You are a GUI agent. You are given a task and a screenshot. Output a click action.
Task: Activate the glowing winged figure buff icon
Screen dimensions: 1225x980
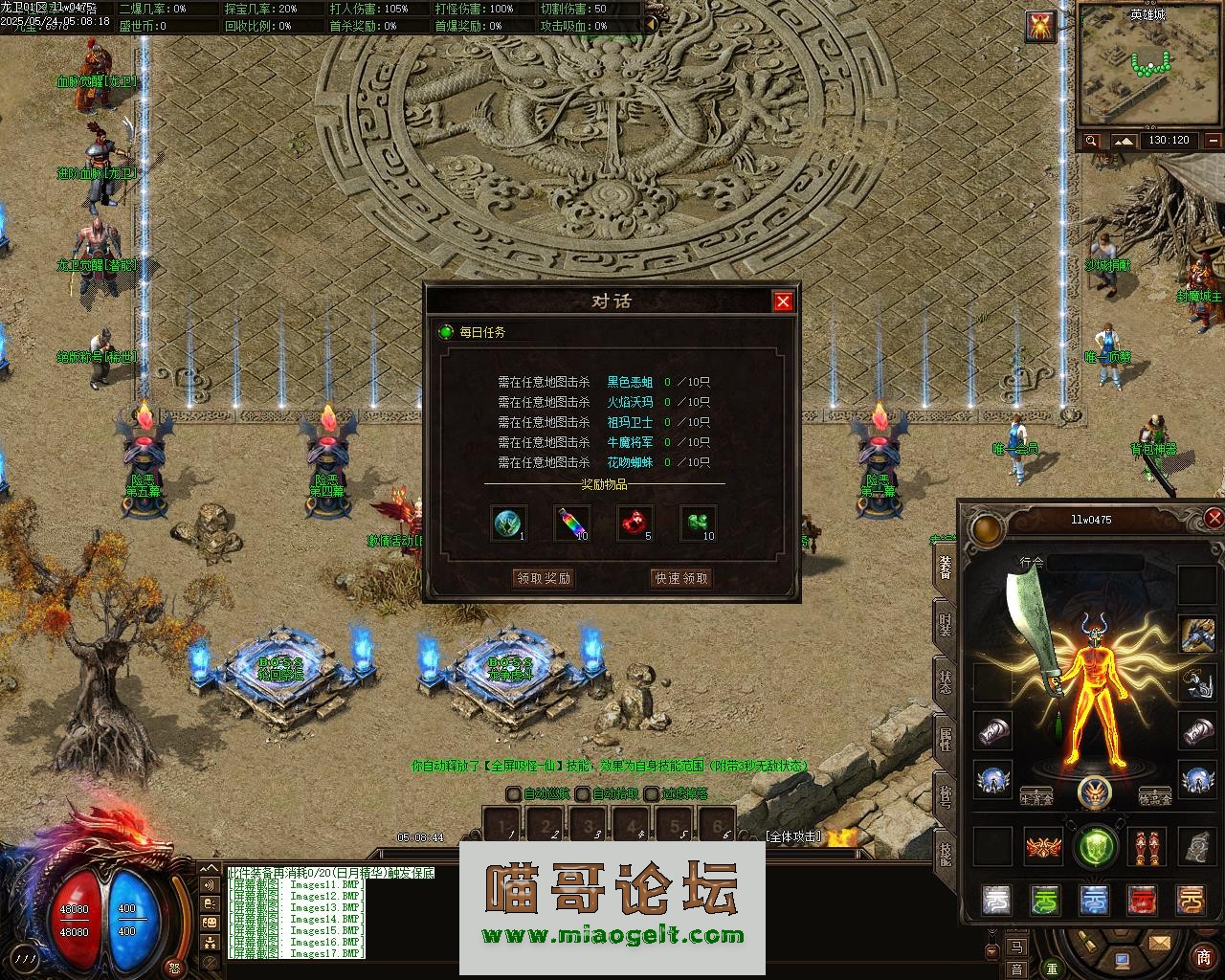coord(1040,26)
